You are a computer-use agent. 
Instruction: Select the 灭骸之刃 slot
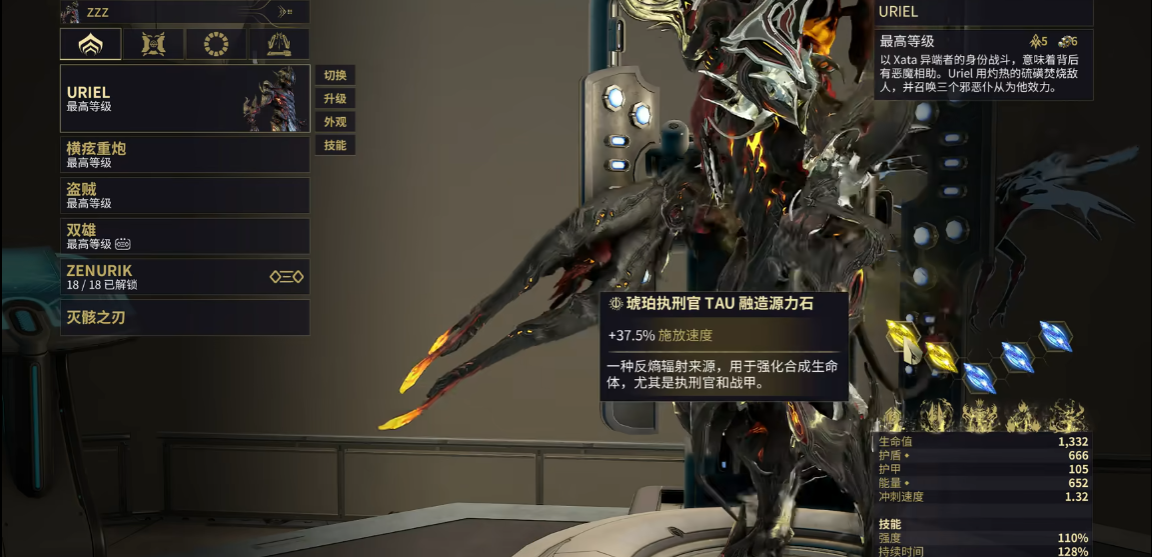click(185, 318)
